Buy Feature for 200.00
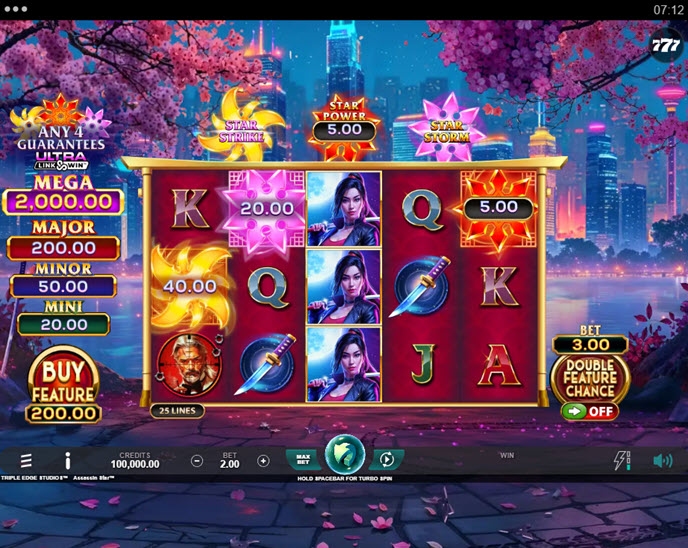This screenshot has height=548, width=688. tap(63, 386)
